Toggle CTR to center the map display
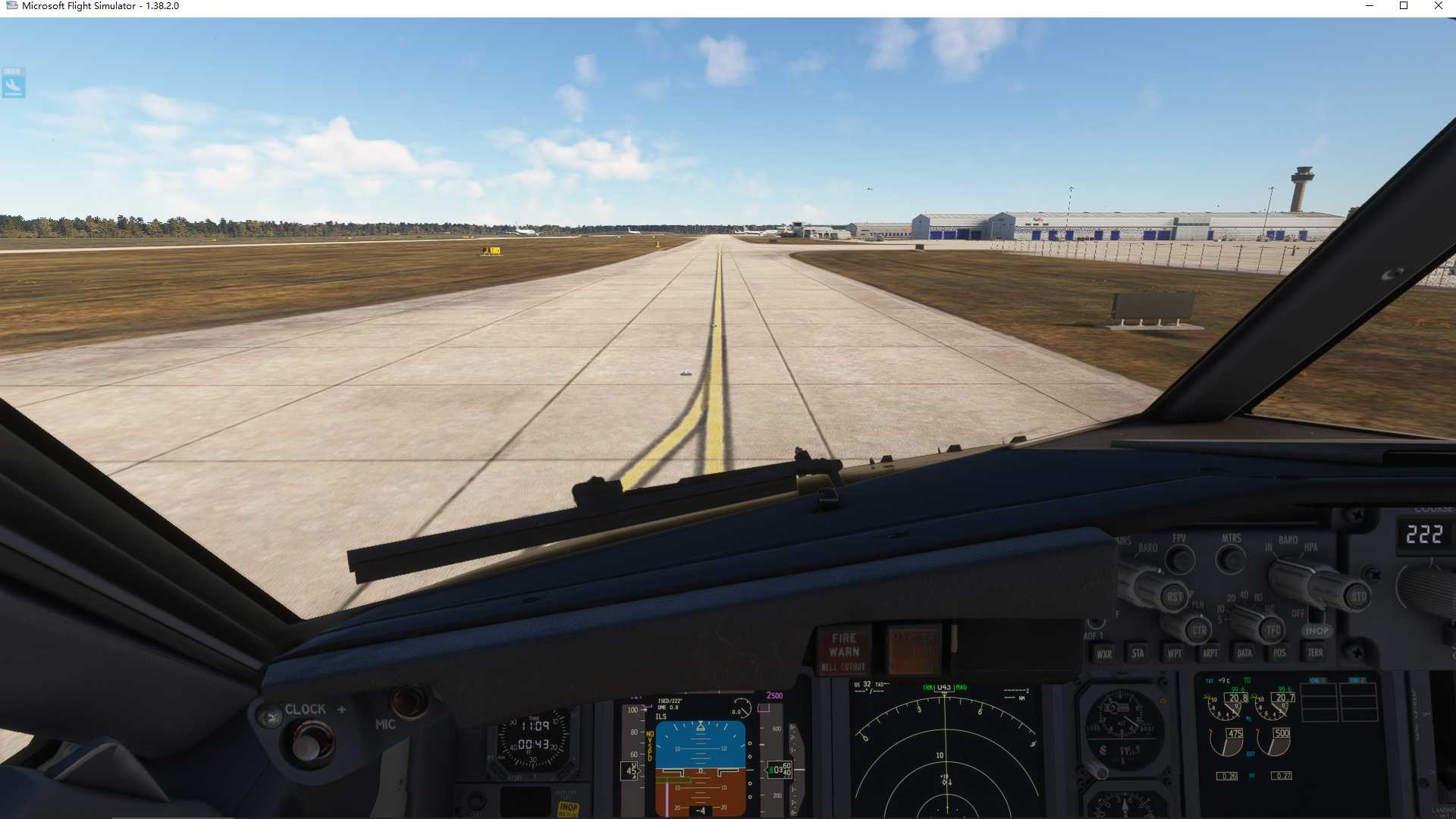 (x=1200, y=629)
